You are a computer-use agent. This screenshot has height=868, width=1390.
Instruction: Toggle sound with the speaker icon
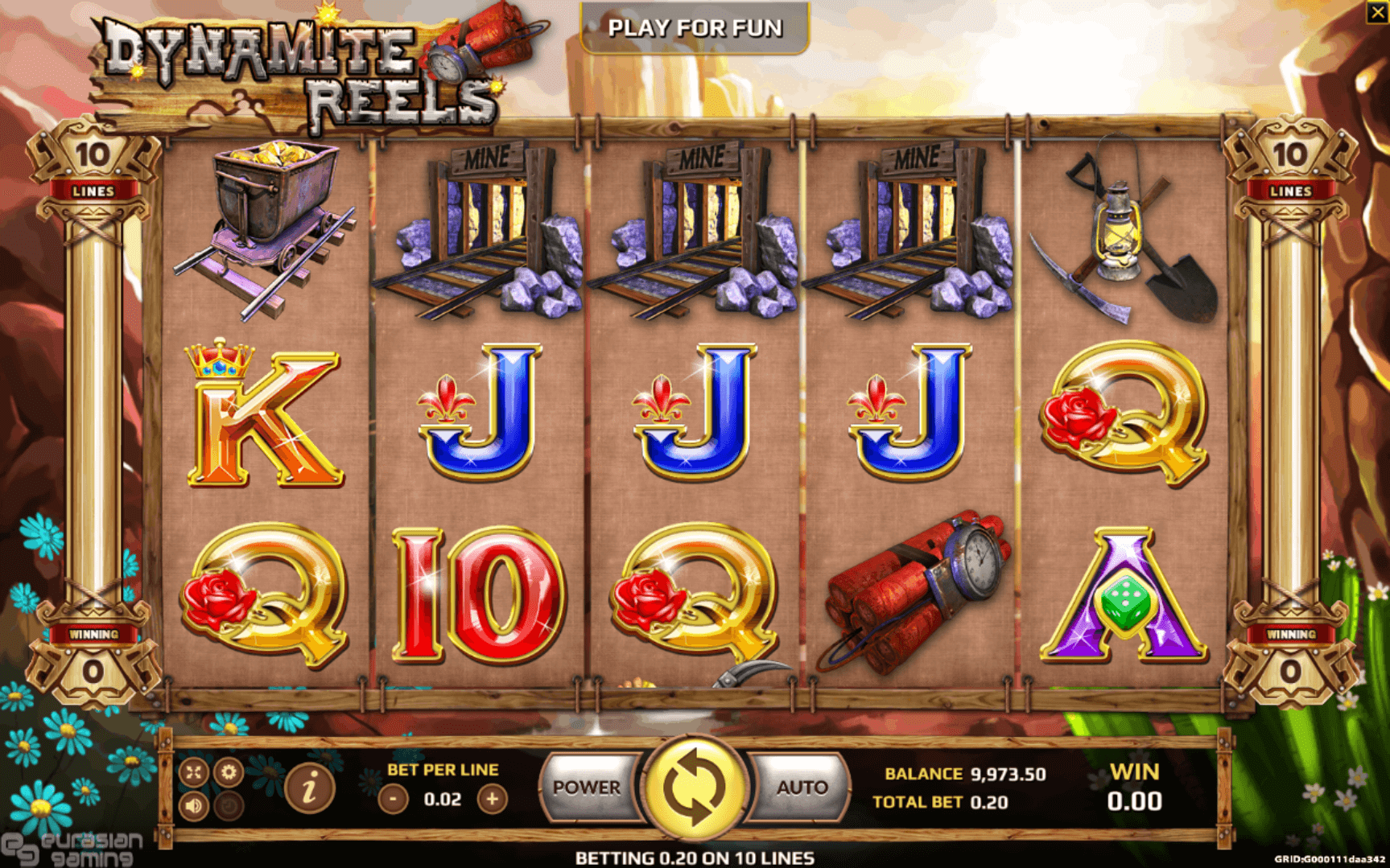click(x=194, y=805)
